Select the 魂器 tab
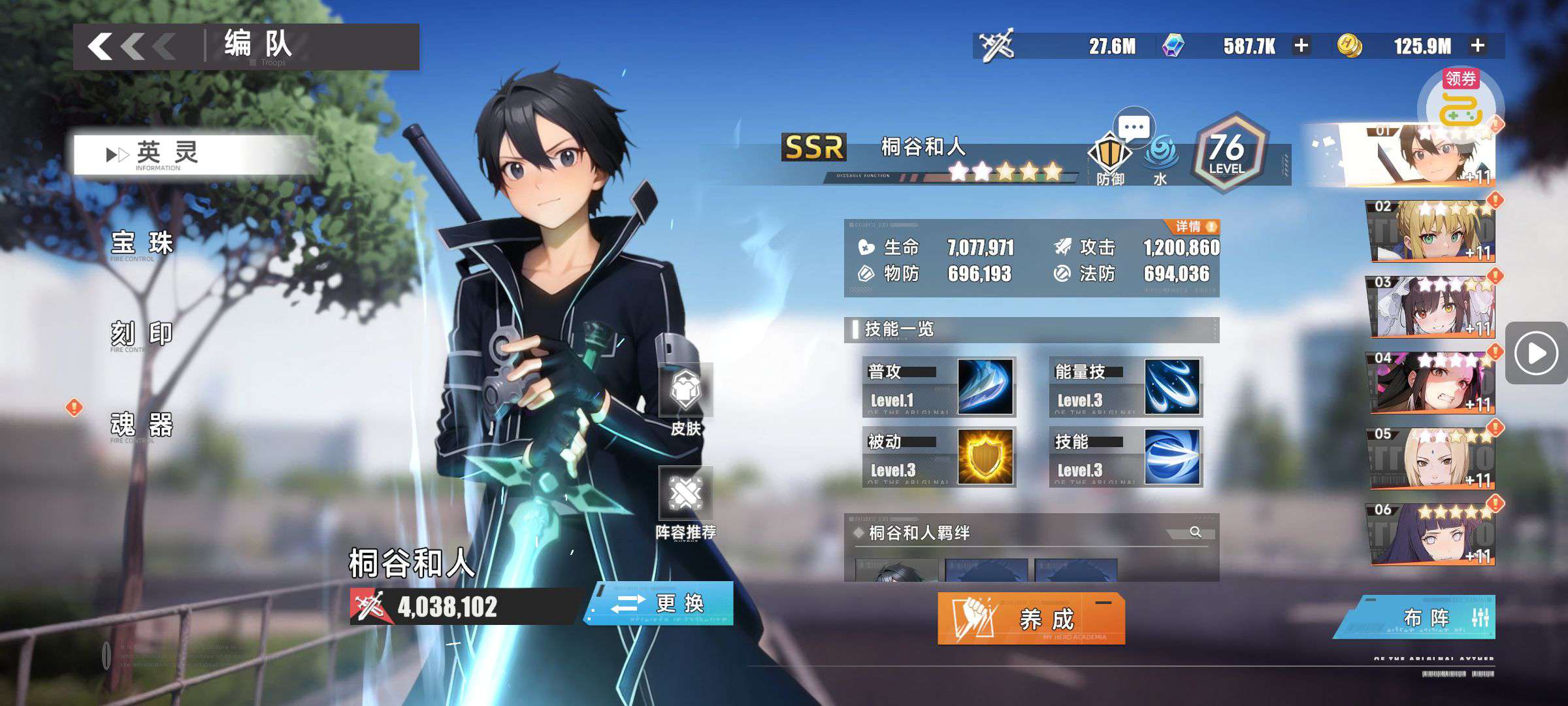Image resolution: width=1568 pixels, height=706 pixels. pyautogui.click(x=142, y=425)
